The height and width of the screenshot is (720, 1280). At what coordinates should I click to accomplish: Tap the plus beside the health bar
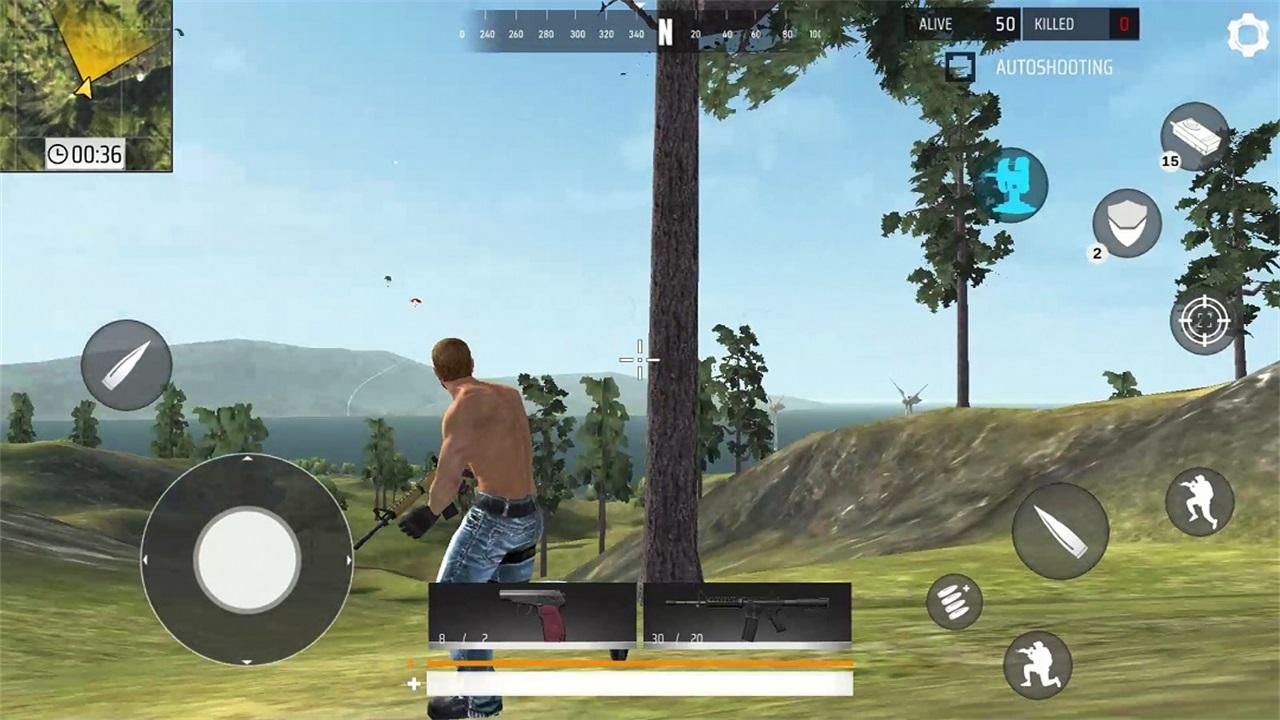[412, 684]
